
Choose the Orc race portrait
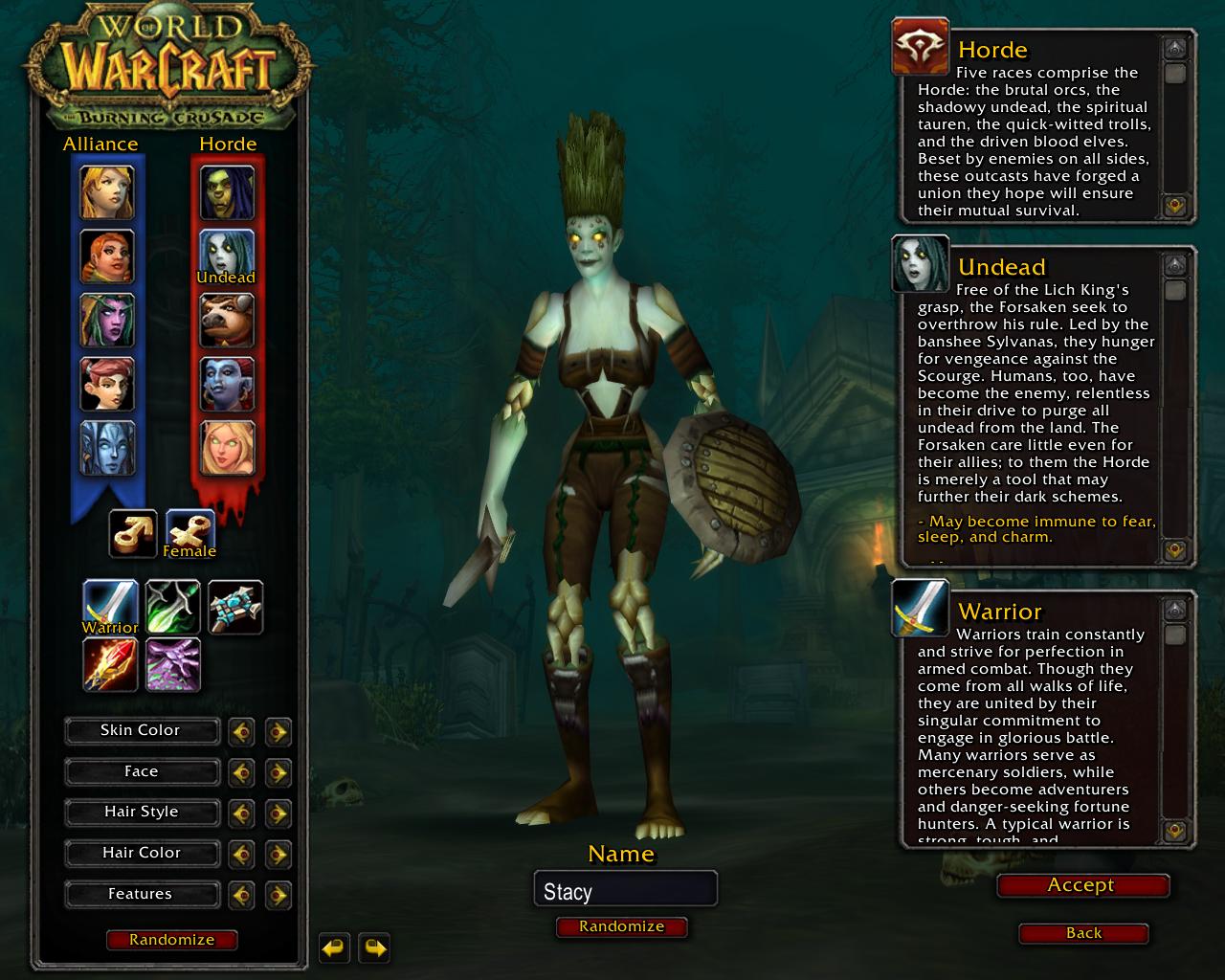[228, 192]
